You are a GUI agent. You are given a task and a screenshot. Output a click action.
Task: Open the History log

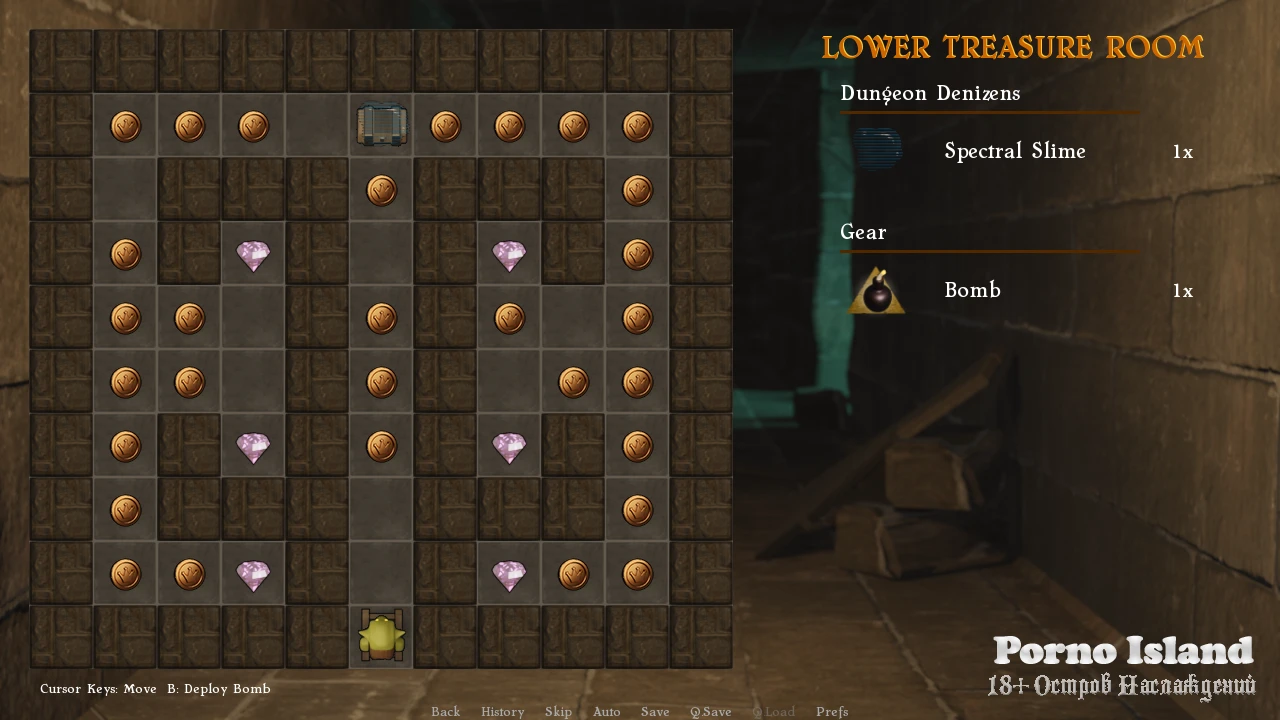[502, 712]
